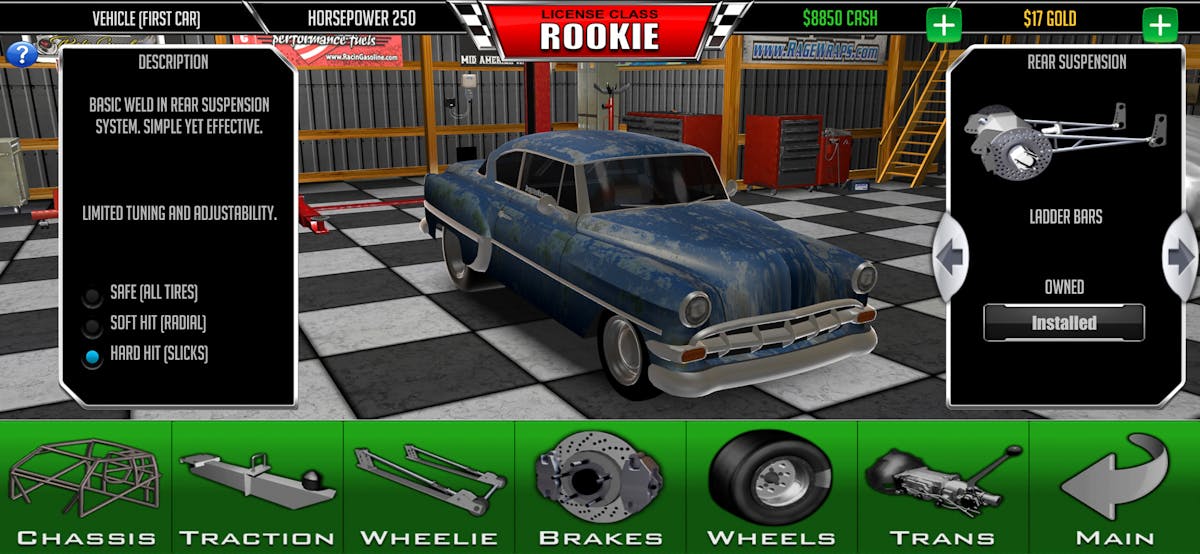This screenshot has height=554, width=1200.
Task: Choose Safe (All Tires) setting
Action: 93,295
